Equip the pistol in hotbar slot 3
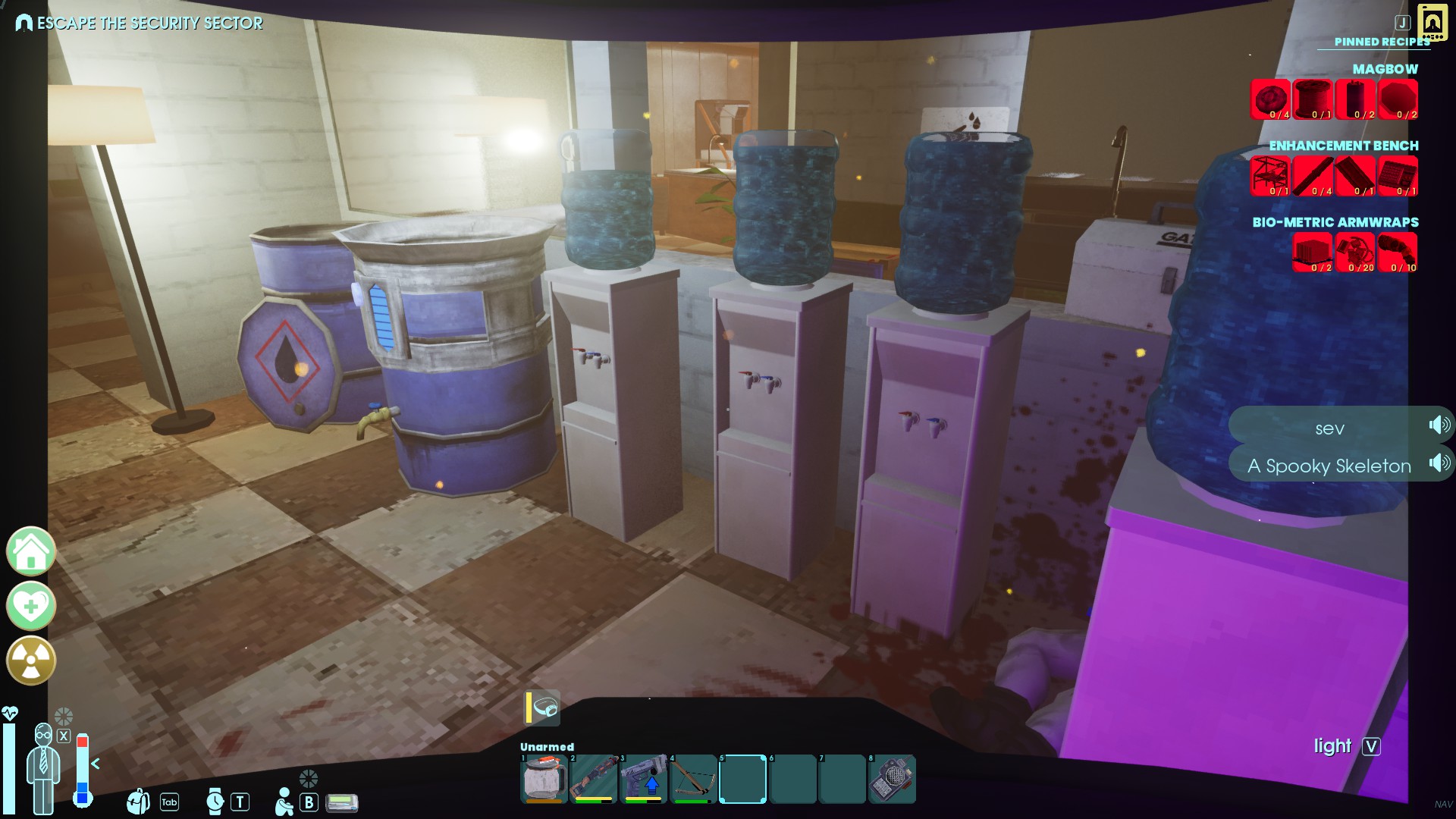Screen dimensions: 1456x819 644,779
